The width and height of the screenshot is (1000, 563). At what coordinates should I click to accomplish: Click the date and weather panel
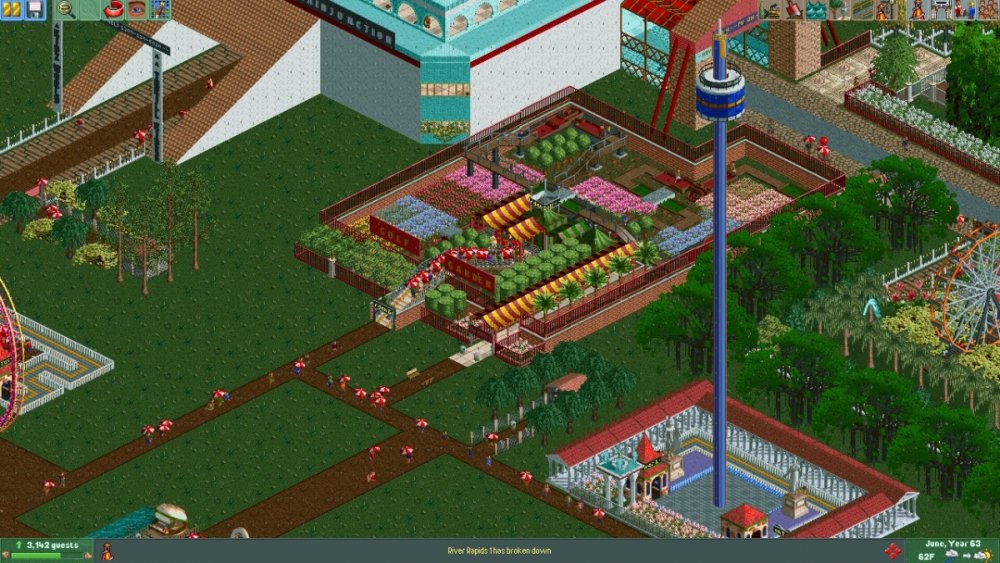point(952,550)
